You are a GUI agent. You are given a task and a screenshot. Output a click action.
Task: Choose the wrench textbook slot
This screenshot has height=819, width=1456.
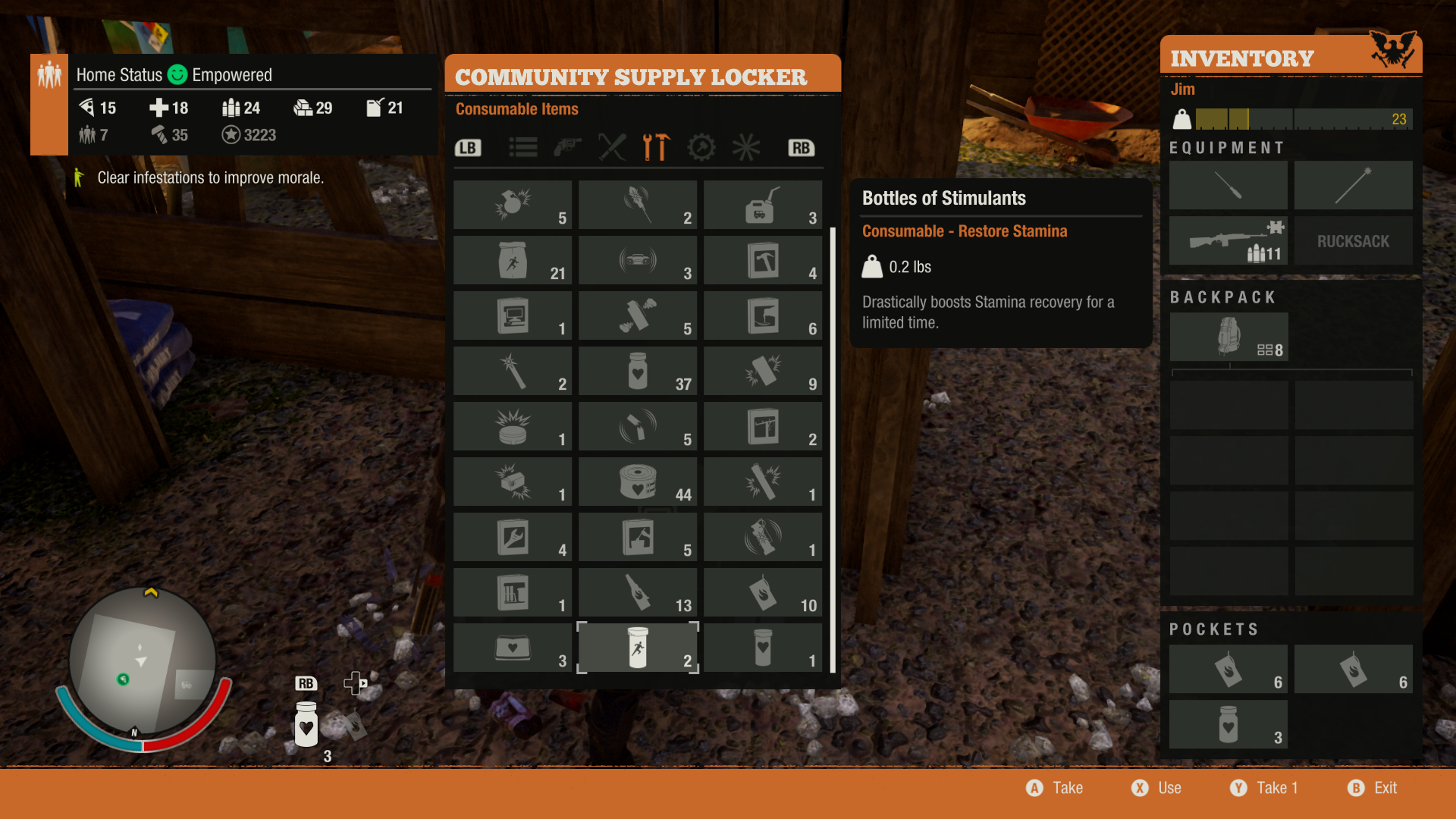[513, 537]
